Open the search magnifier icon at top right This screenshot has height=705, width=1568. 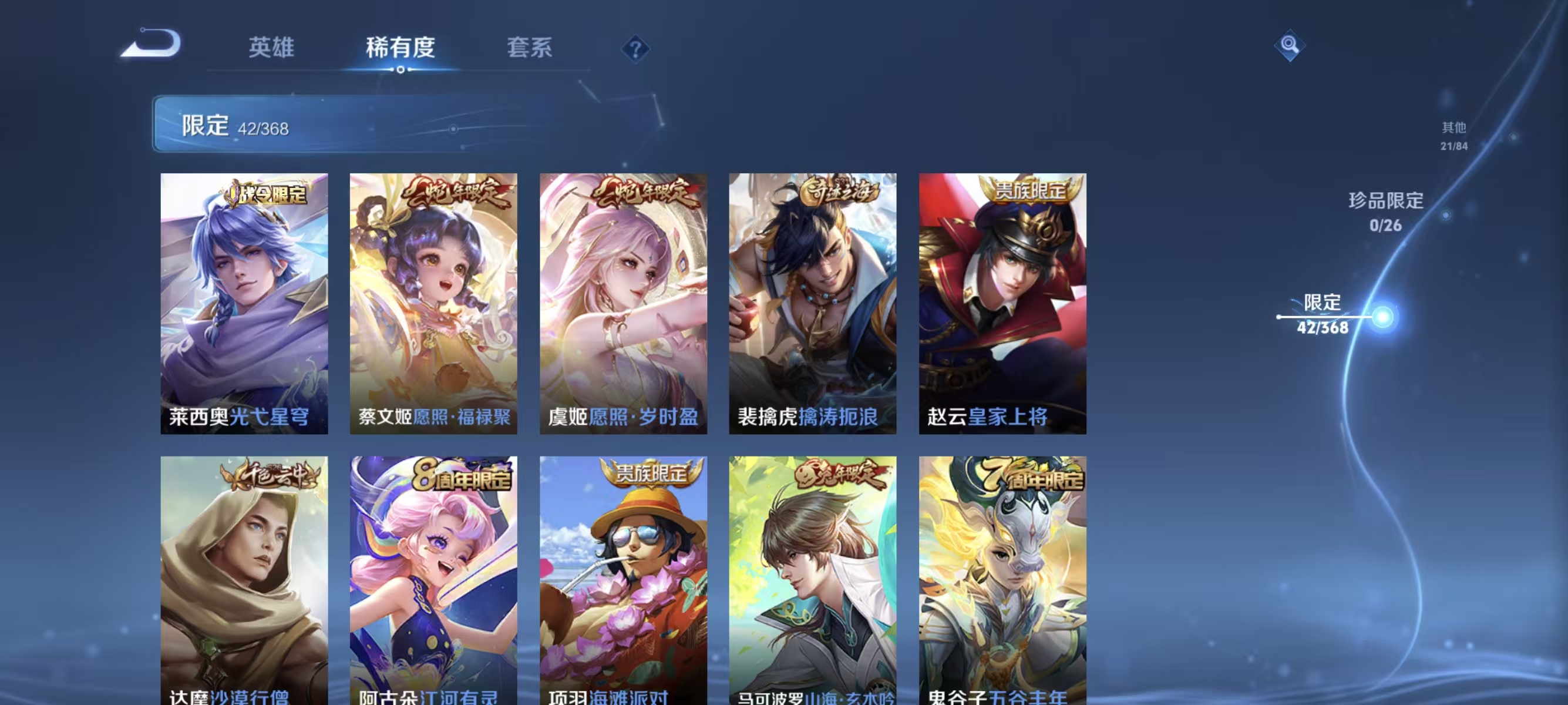[x=1290, y=45]
